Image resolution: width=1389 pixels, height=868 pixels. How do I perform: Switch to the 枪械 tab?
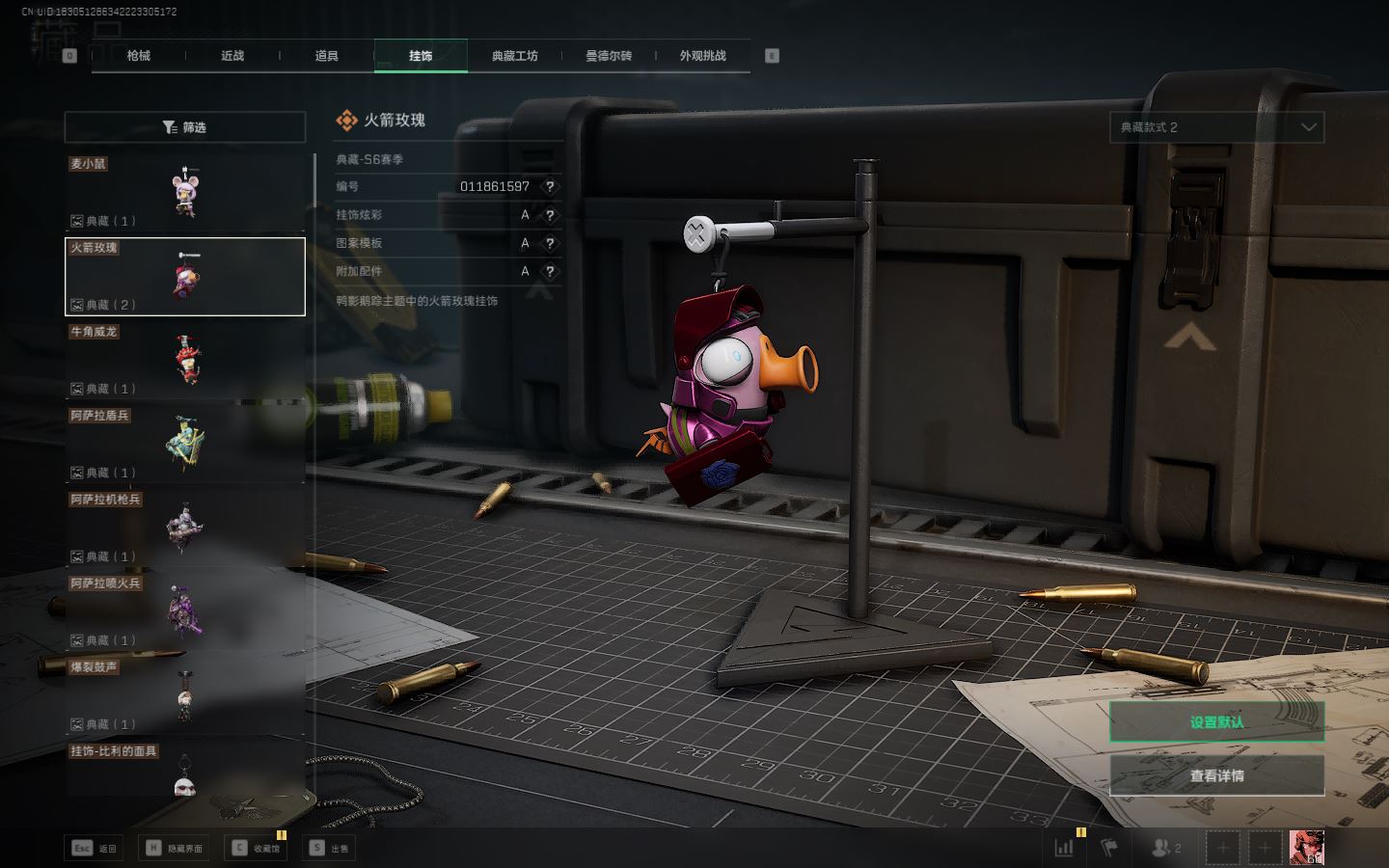[139, 56]
